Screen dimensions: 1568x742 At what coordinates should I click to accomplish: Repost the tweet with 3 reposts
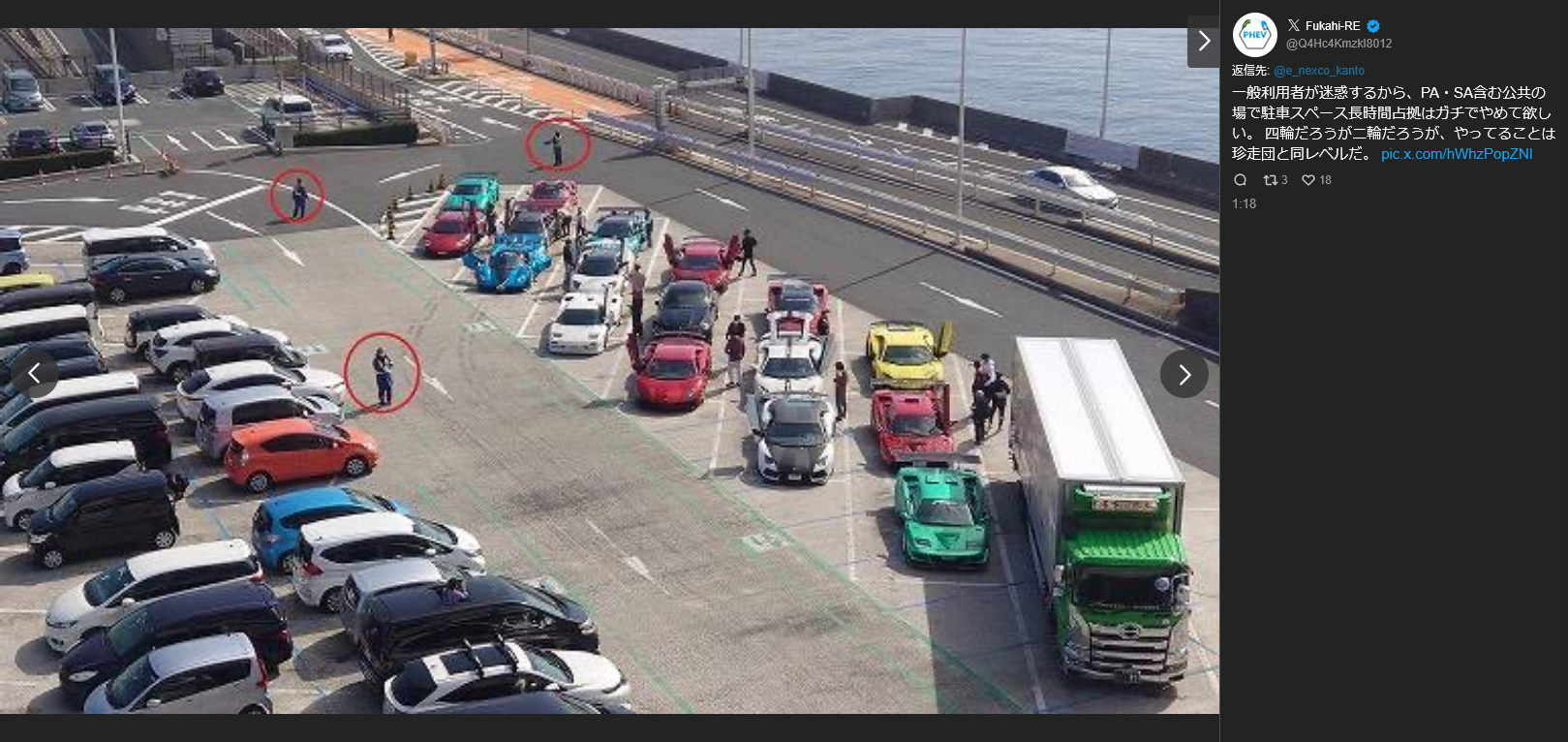pos(1271,180)
